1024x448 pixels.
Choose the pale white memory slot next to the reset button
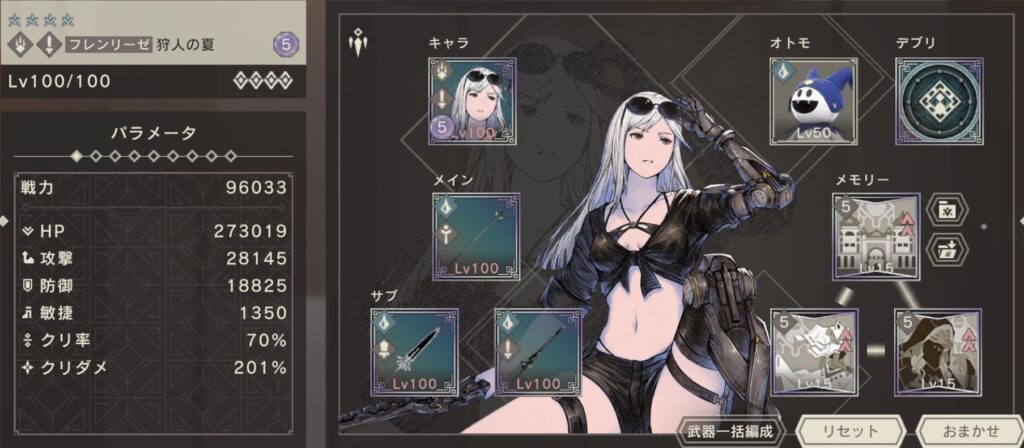[813, 352]
